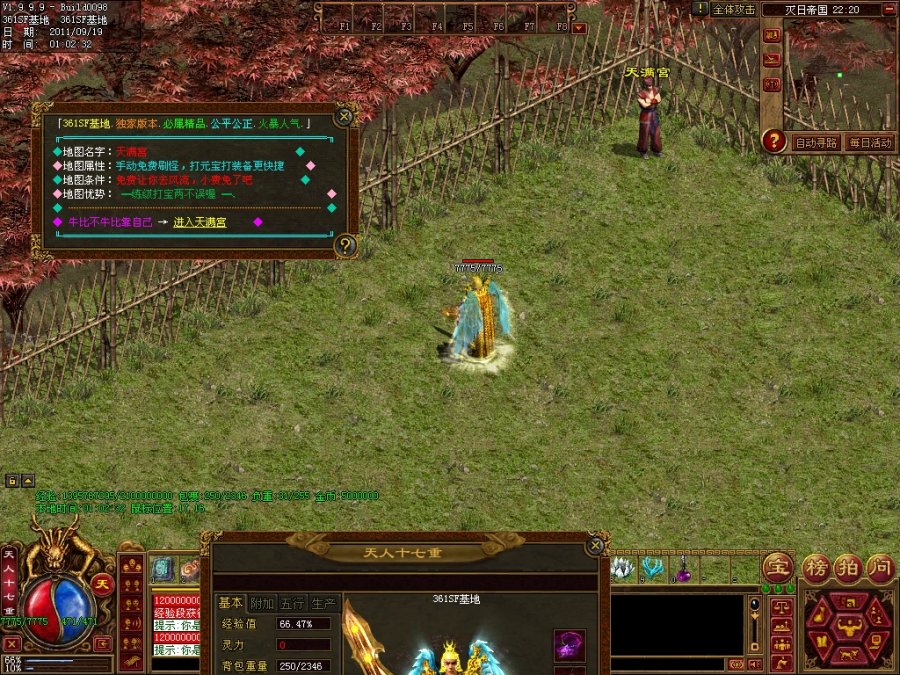Open the 每日活动 daily events panel

868,143
